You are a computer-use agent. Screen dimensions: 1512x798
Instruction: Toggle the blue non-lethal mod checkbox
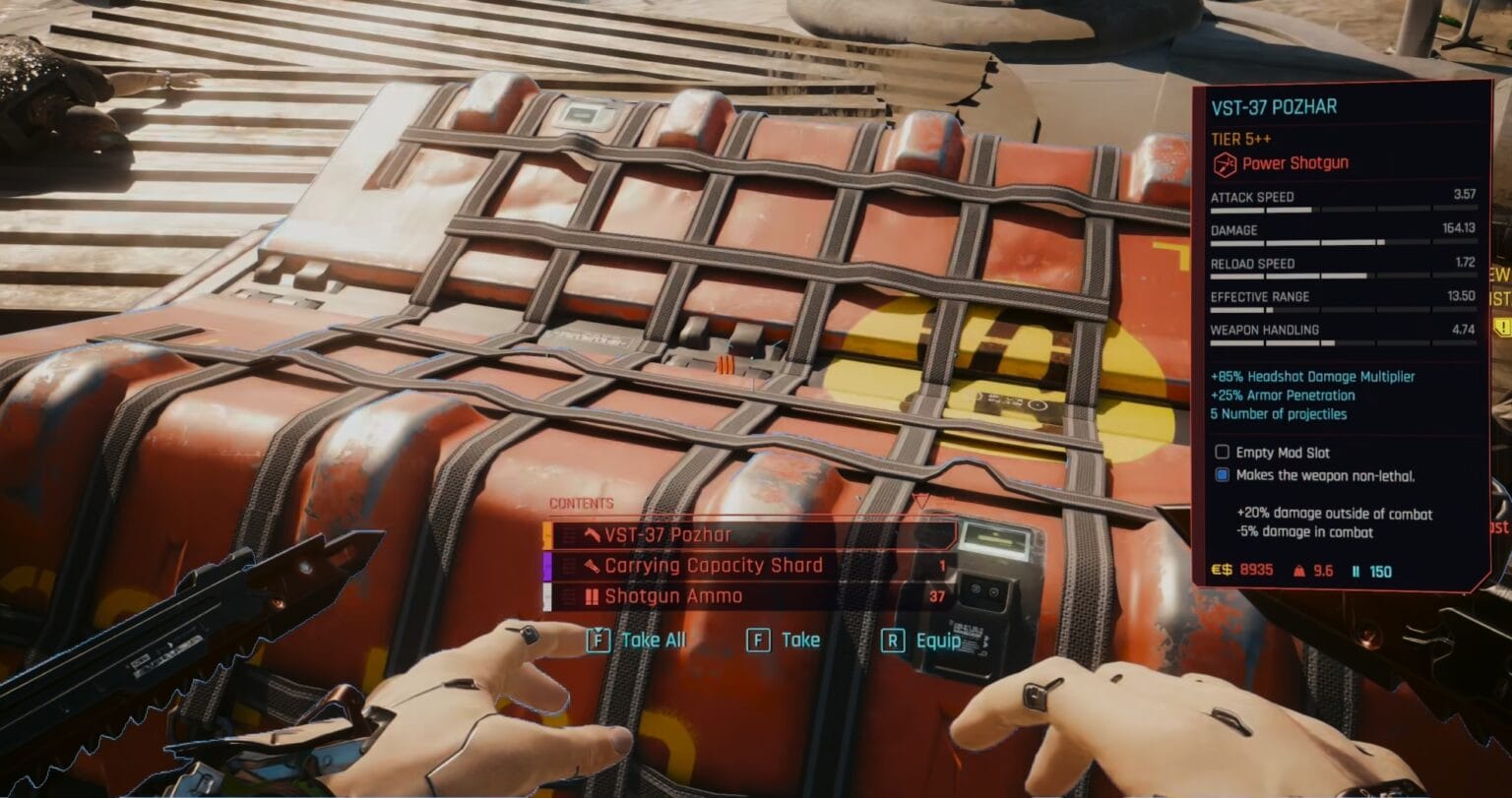(1223, 475)
